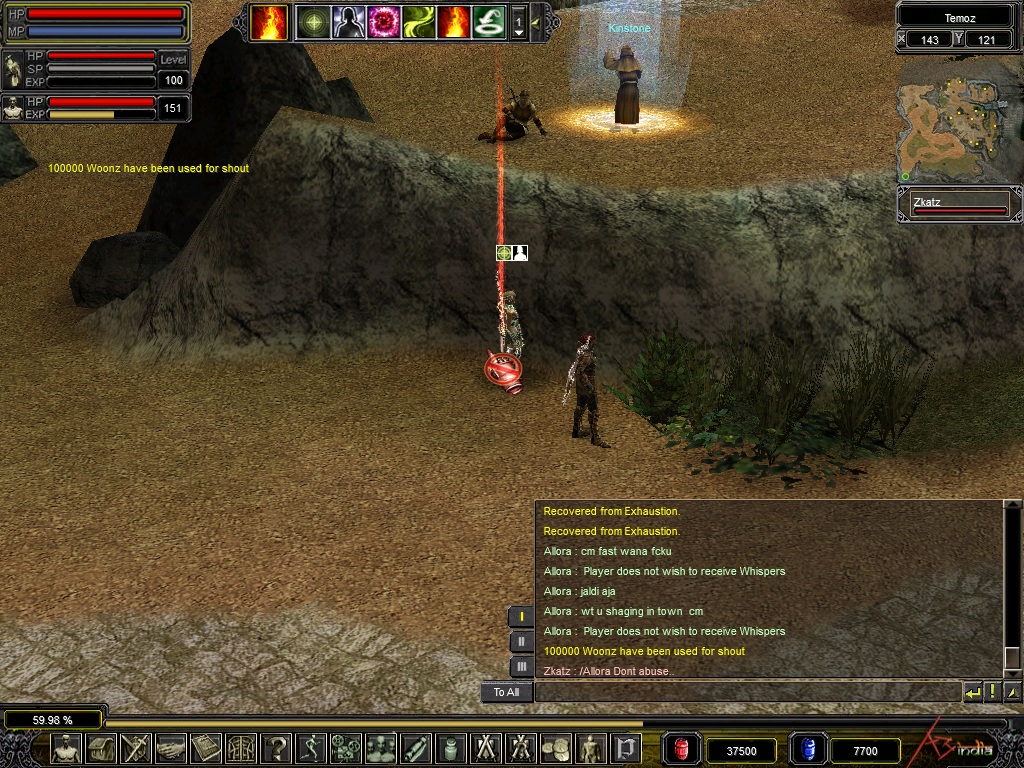Activate the green swirl skill
The width and height of the screenshot is (1024, 768).
(418, 21)
